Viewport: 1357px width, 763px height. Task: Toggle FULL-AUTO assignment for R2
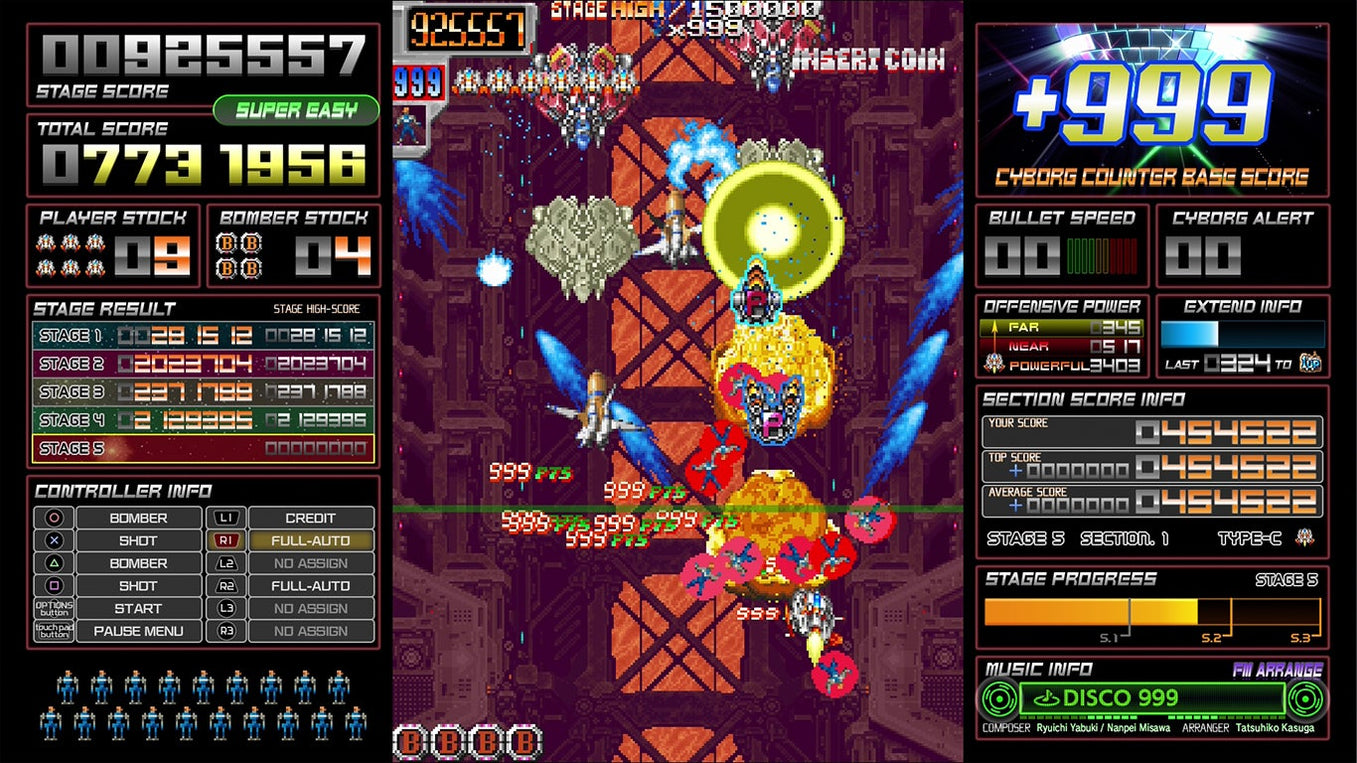tap(311, 586)
